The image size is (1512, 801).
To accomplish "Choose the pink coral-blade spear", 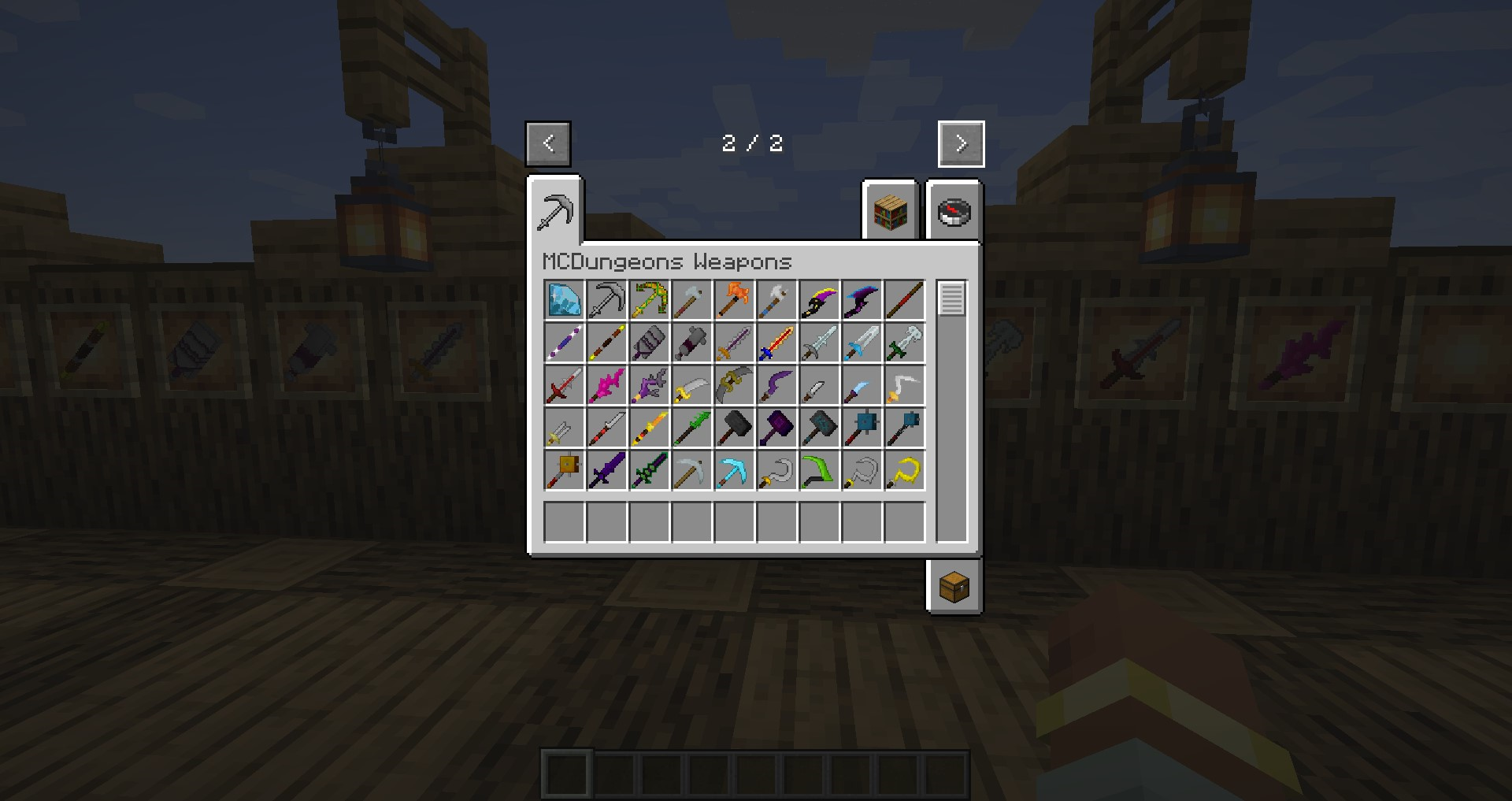I will (x=606, y=384).
